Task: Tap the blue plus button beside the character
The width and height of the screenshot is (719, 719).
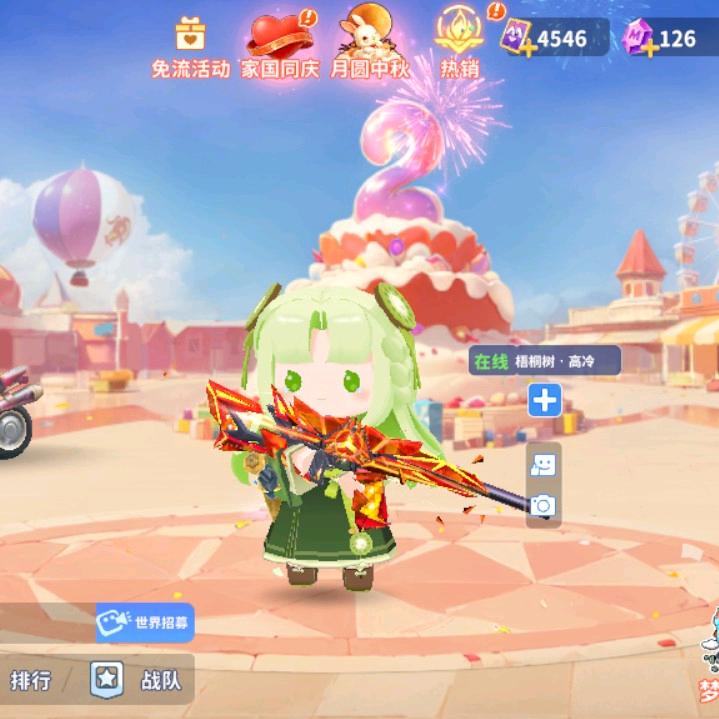Action: point(544,401)
